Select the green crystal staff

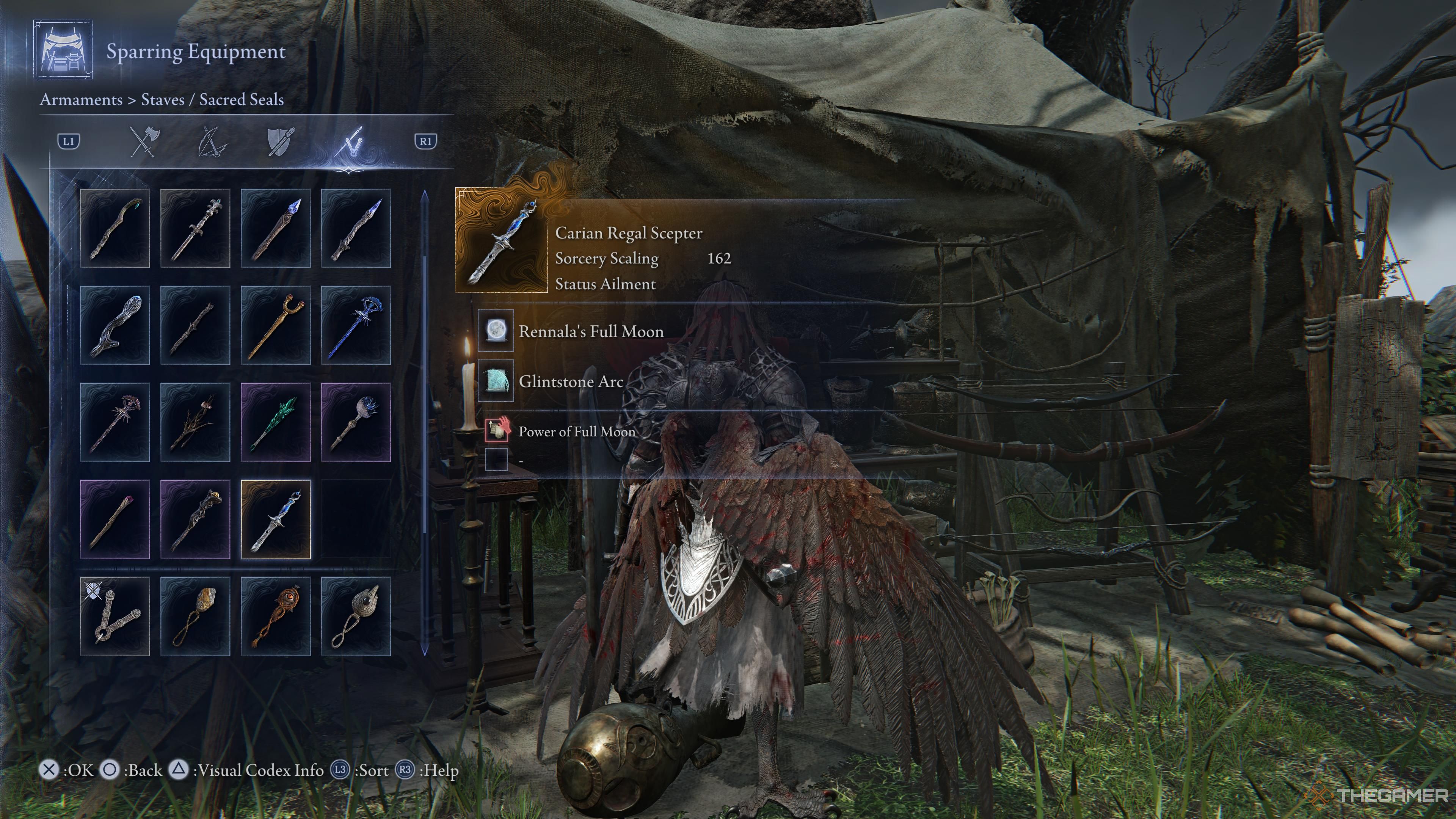(275, 422)
